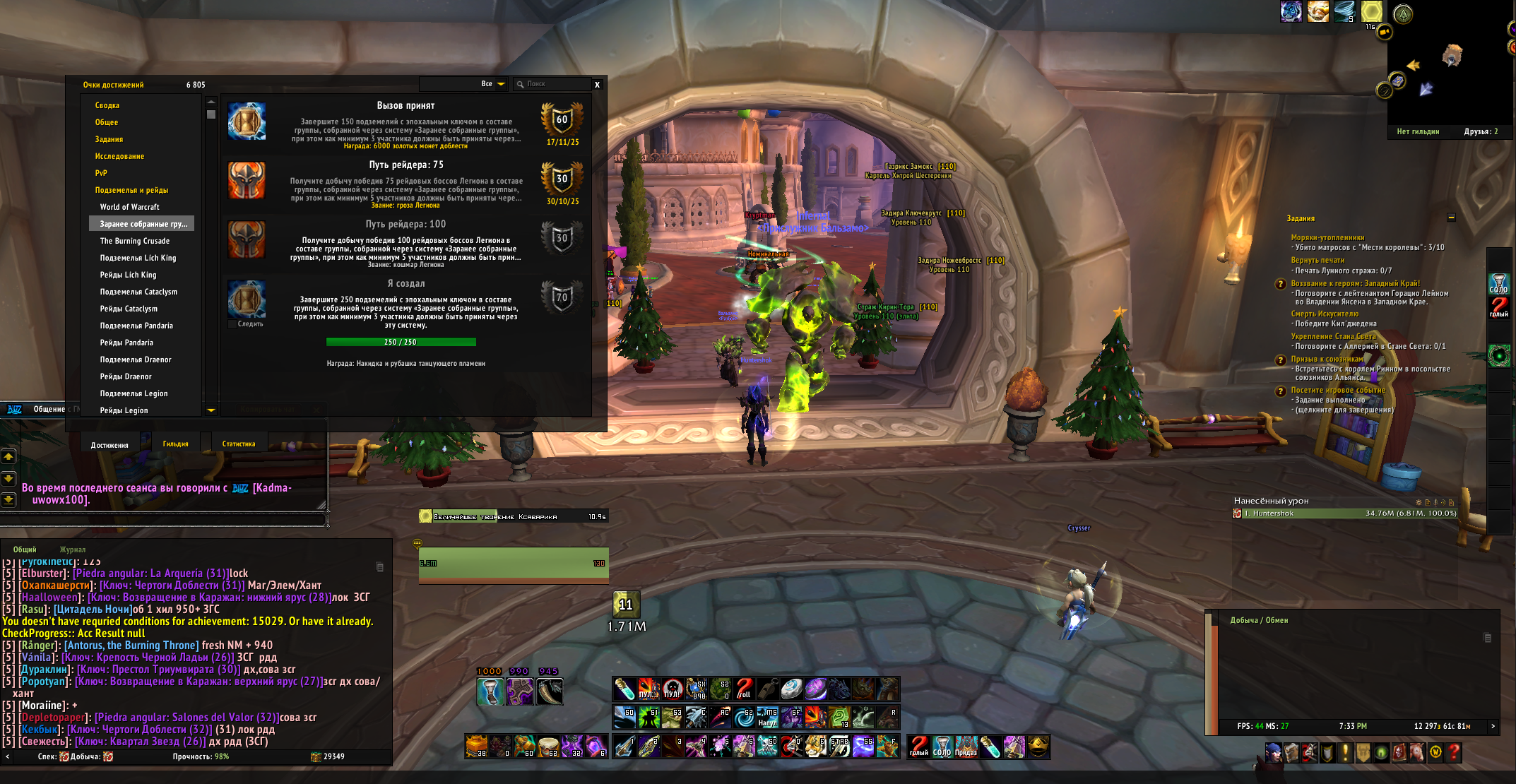Select the 'Вызов принят' achievement row
Viewport: 1516px width, 784px height.
coord(406,125)
